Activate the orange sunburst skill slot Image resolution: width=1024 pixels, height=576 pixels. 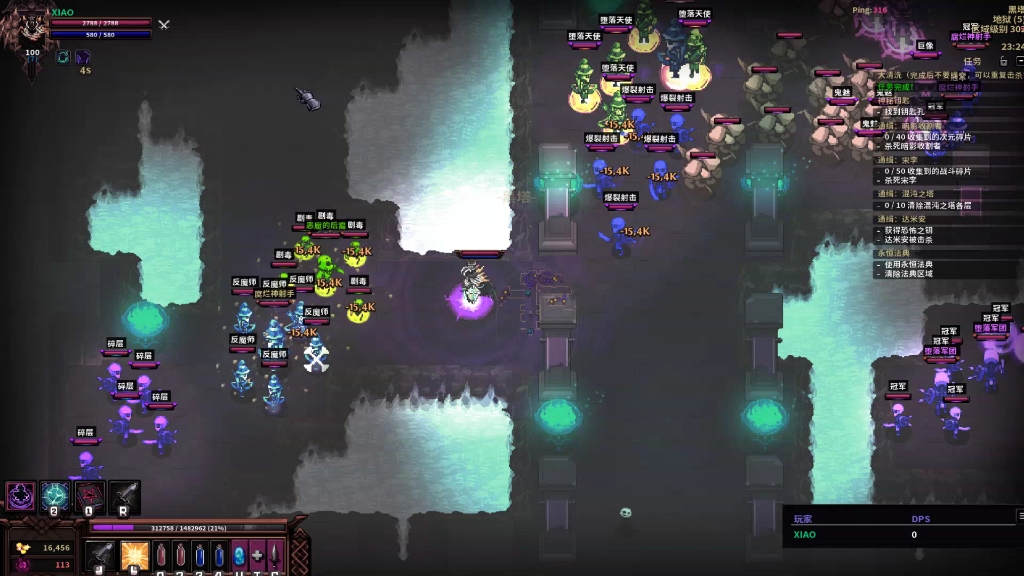(x=134, y=555)
